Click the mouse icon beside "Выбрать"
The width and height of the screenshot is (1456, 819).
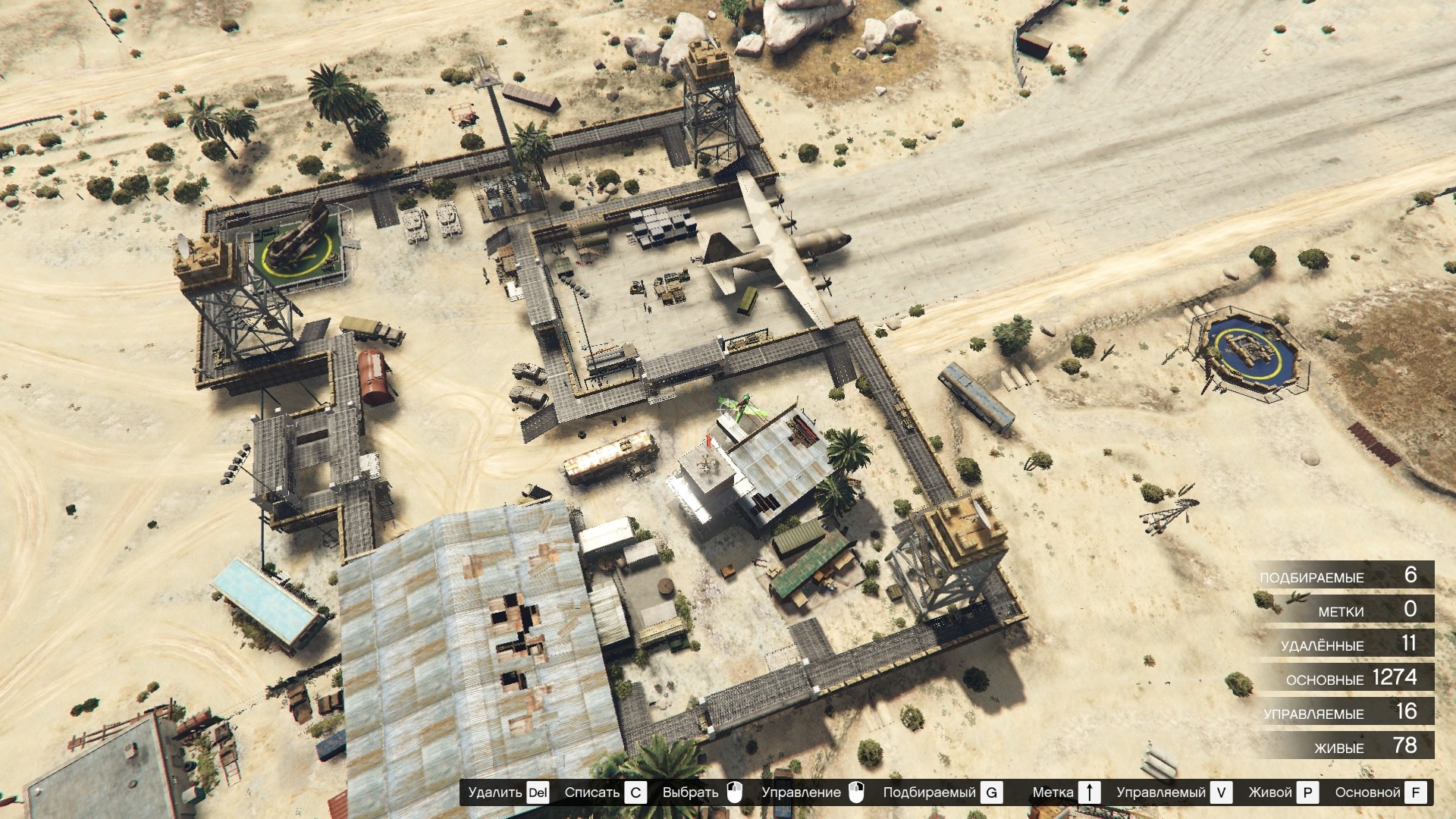click(x=733, y=793)
